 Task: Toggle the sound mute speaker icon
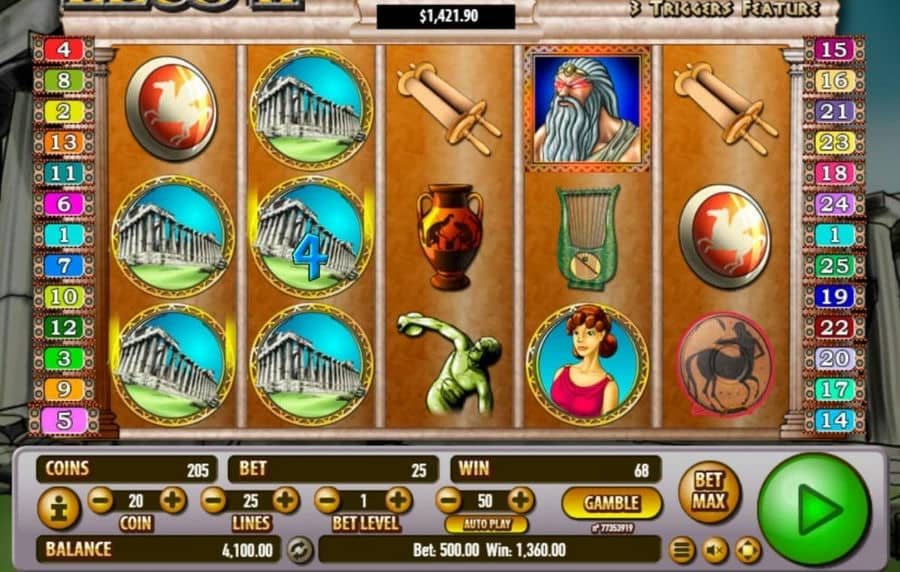714,549
